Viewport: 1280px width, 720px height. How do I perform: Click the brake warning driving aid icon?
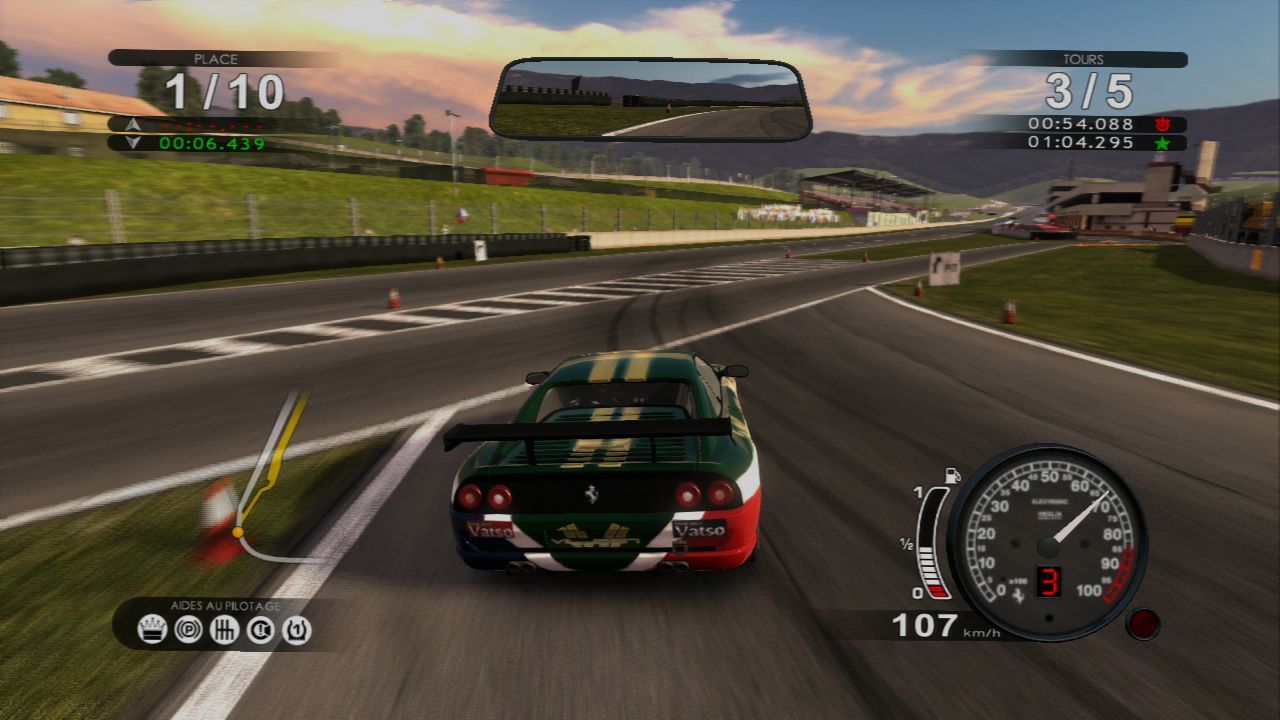(258, 629)
